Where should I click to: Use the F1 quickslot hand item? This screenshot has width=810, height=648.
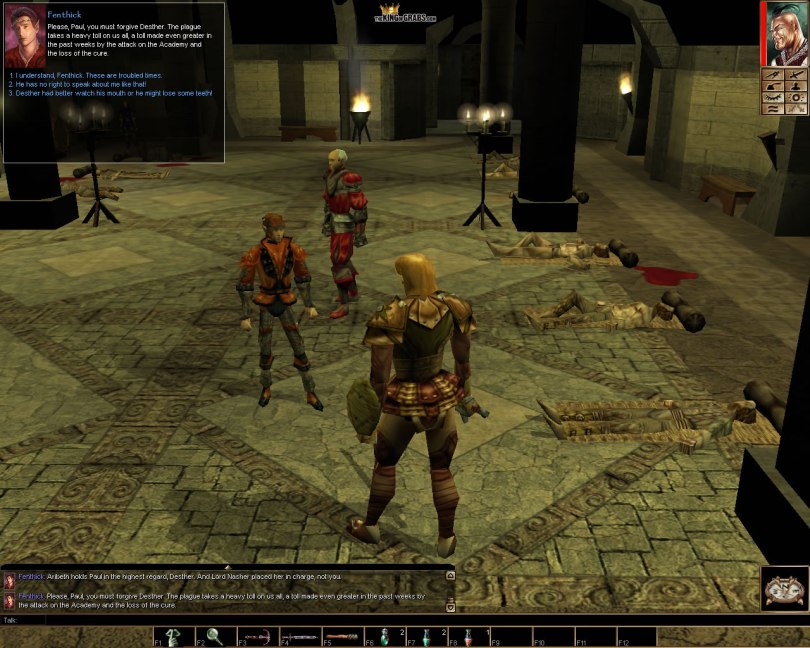(x=175, y=636)
